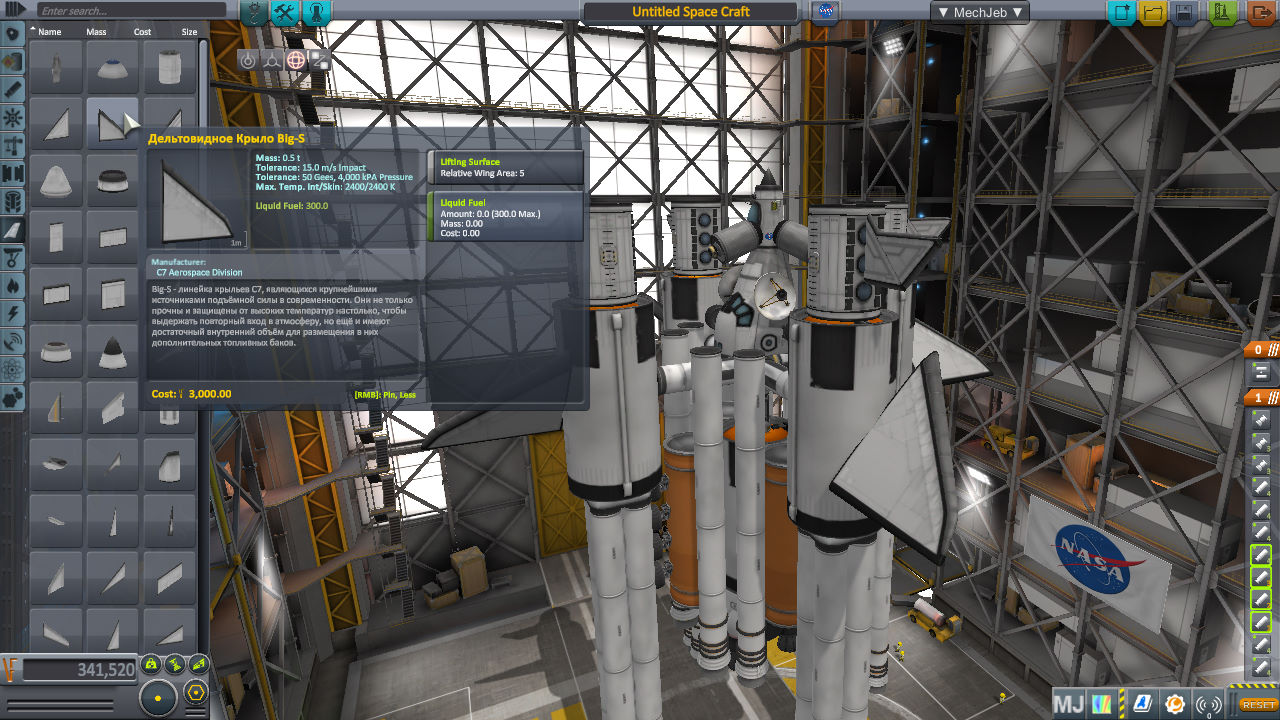Toggle angle snap using hexagon button
This screenshot has width=1280, height=720.
197,692
